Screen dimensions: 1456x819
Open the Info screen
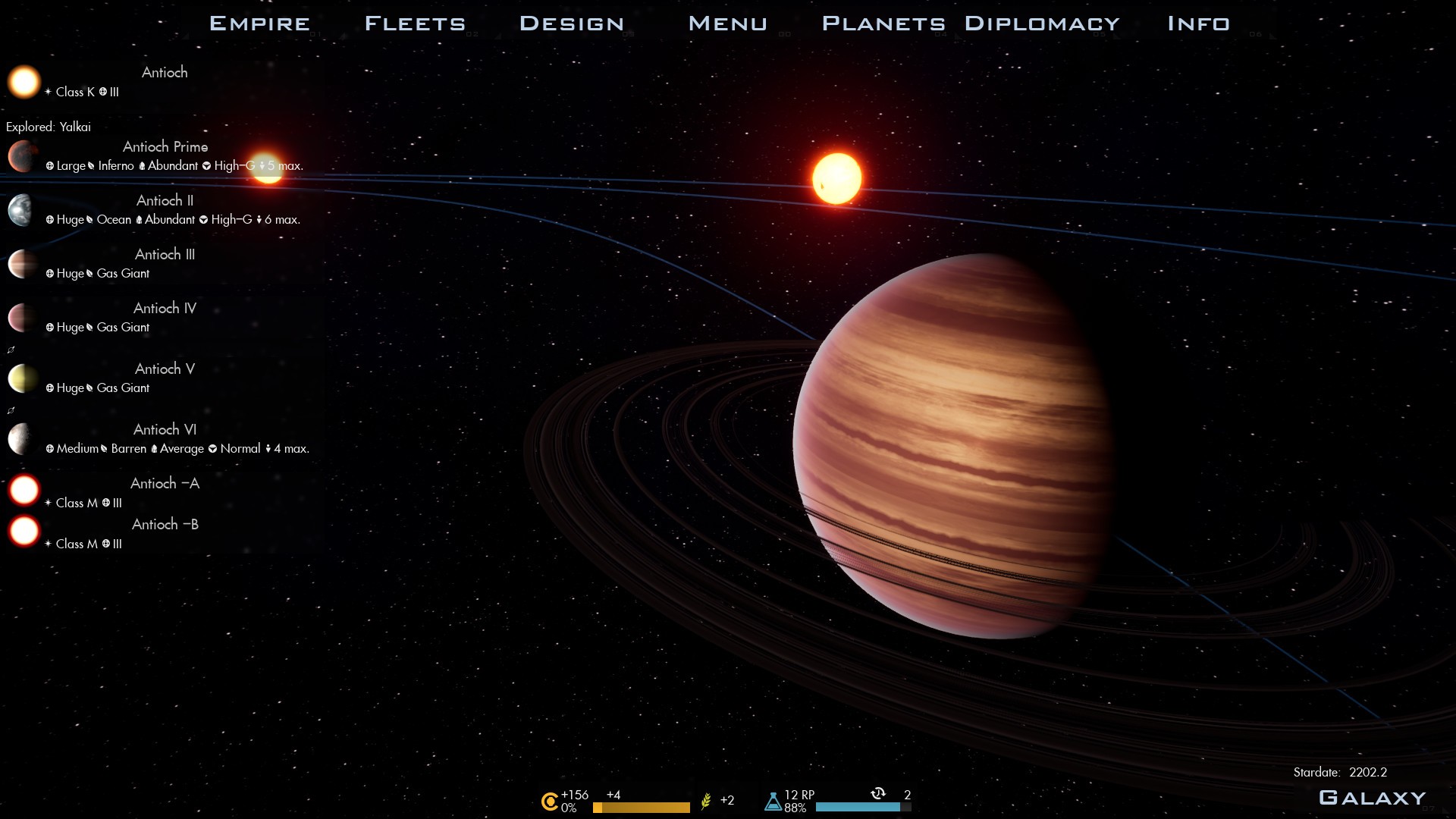click(1198, 24)
